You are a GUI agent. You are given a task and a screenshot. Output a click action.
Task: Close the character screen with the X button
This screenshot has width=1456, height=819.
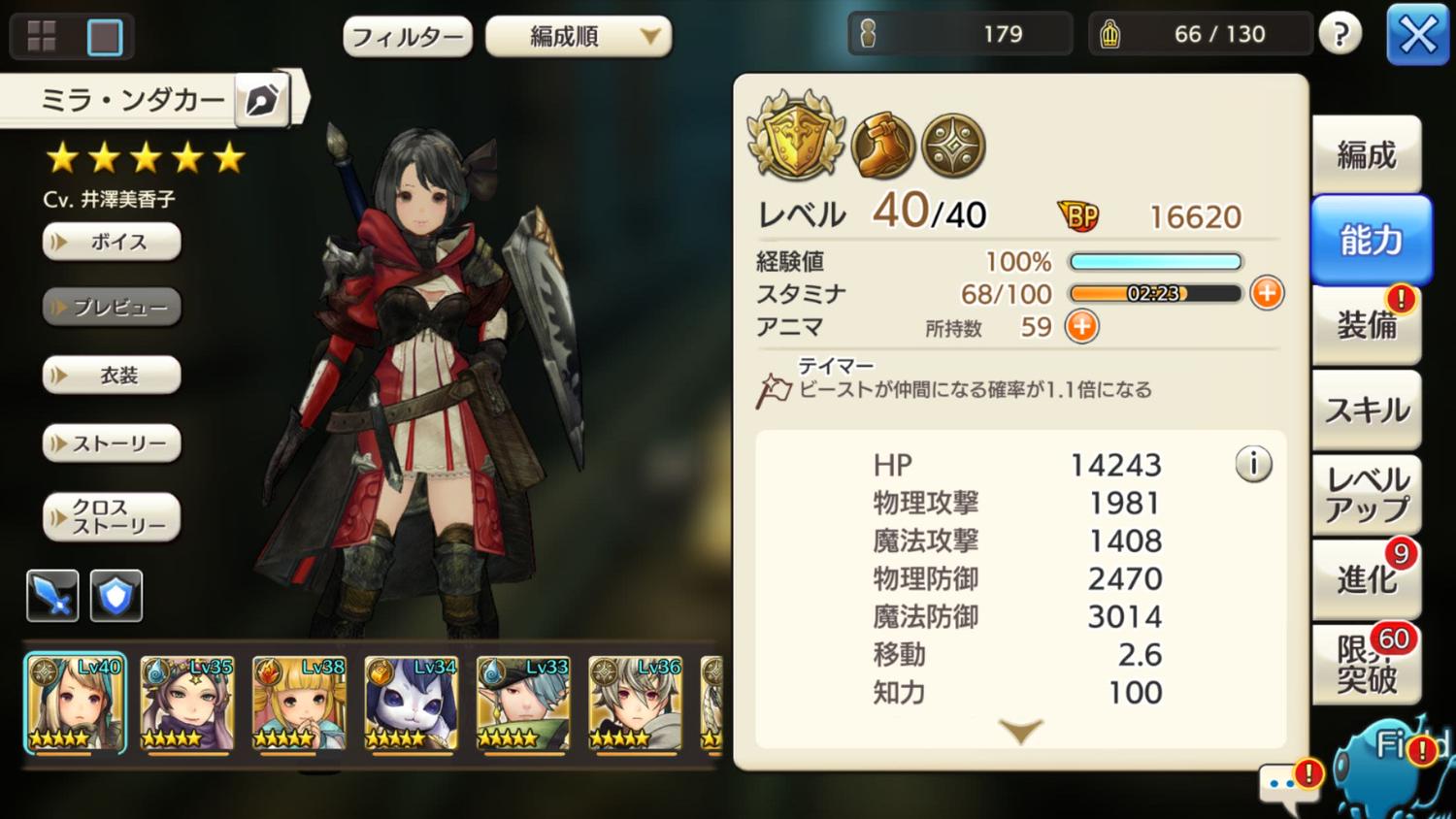click(1417, 36)
